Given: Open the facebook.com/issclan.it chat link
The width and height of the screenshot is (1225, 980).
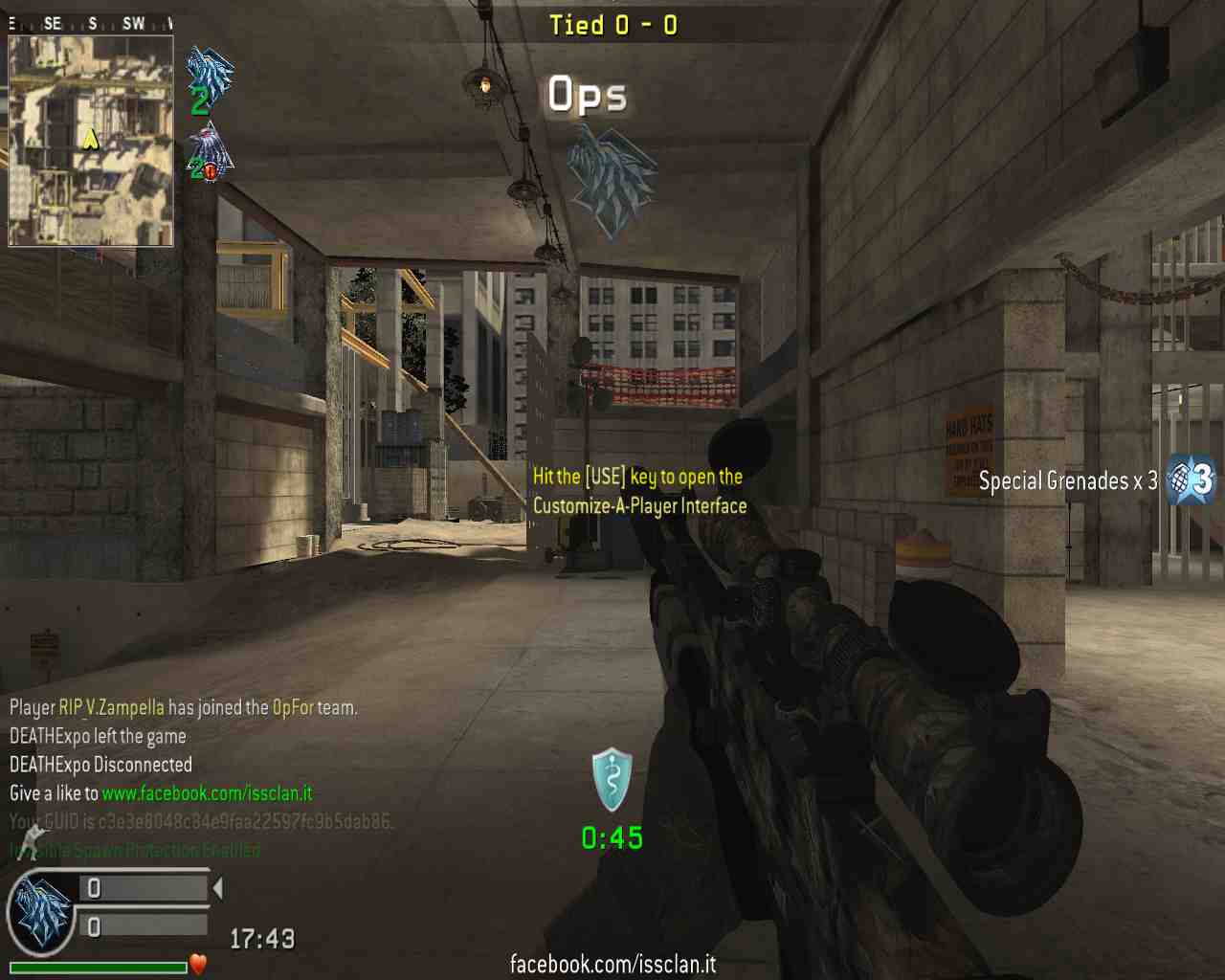Looking at the screenshot, I should point(207,793).
